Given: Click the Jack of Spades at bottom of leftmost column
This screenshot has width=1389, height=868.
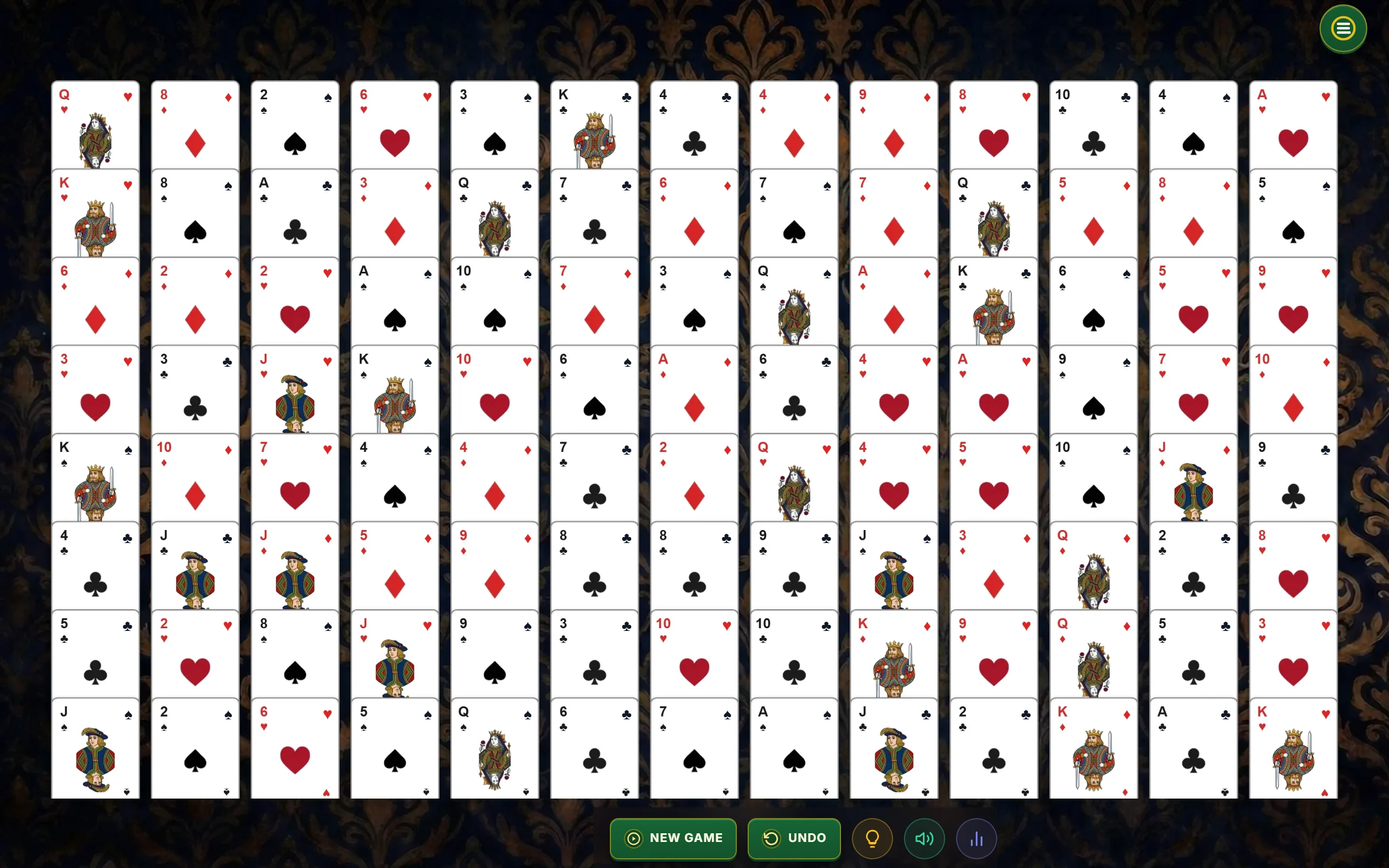Looking at the screenshot, I should (x=95, y=746).
